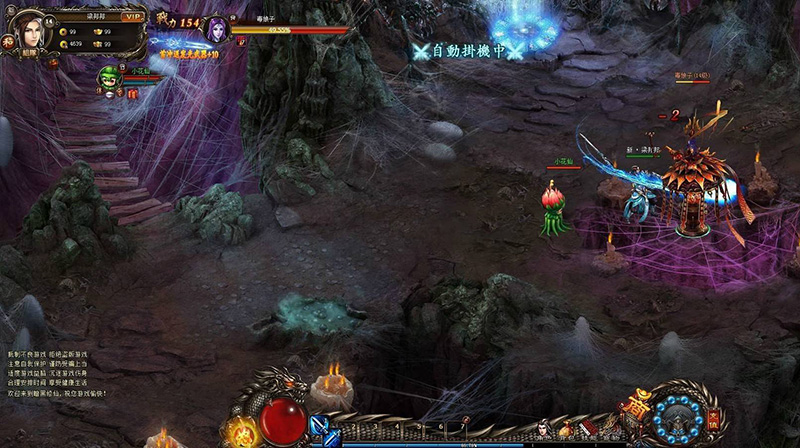This screenshot has height=448, width=800.
Task: Click the player character portrait
Action: pos(31,28)
